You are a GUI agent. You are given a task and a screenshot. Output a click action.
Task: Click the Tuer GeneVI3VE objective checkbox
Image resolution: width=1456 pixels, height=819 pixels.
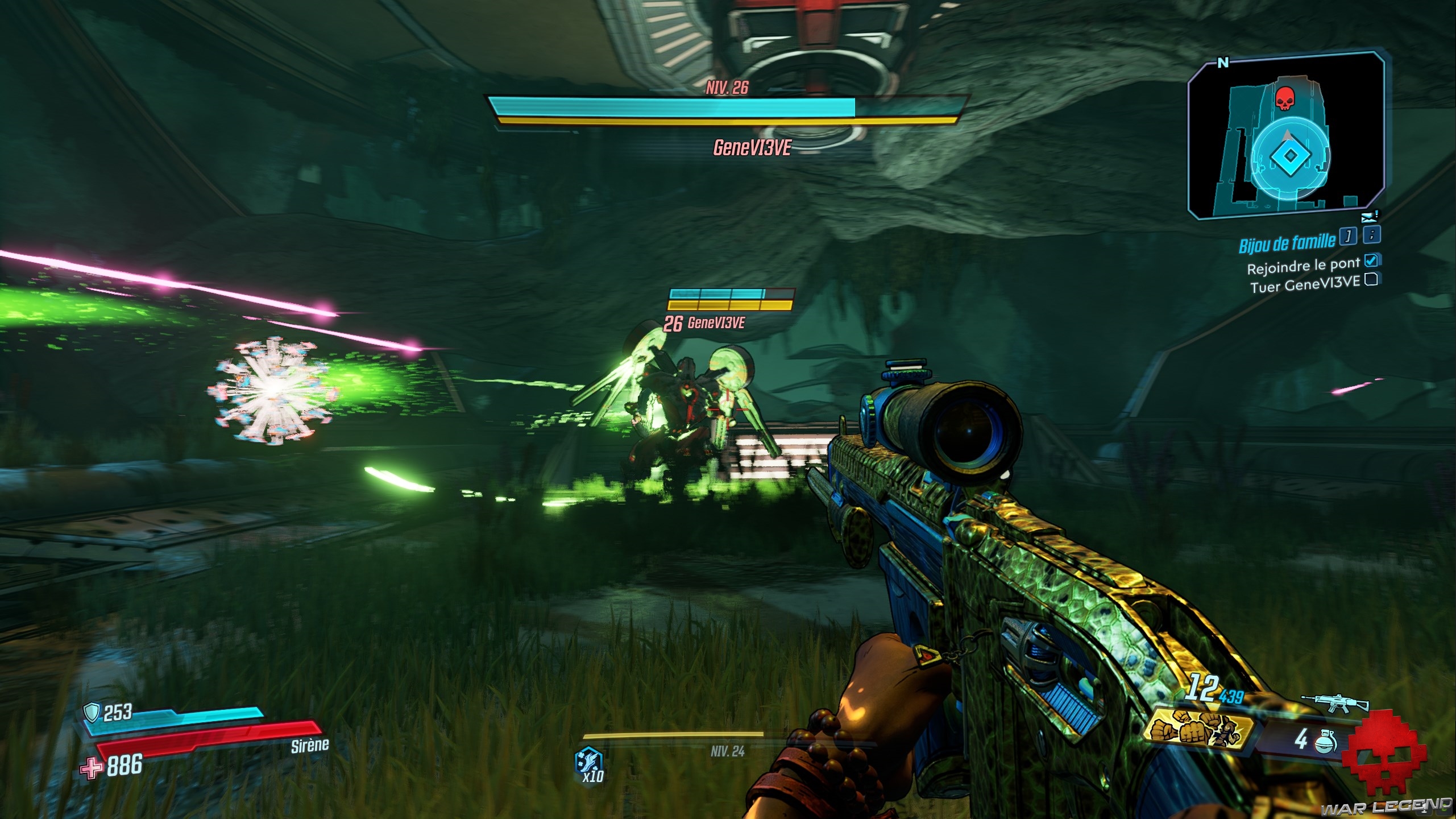[x=1371, y=279]
